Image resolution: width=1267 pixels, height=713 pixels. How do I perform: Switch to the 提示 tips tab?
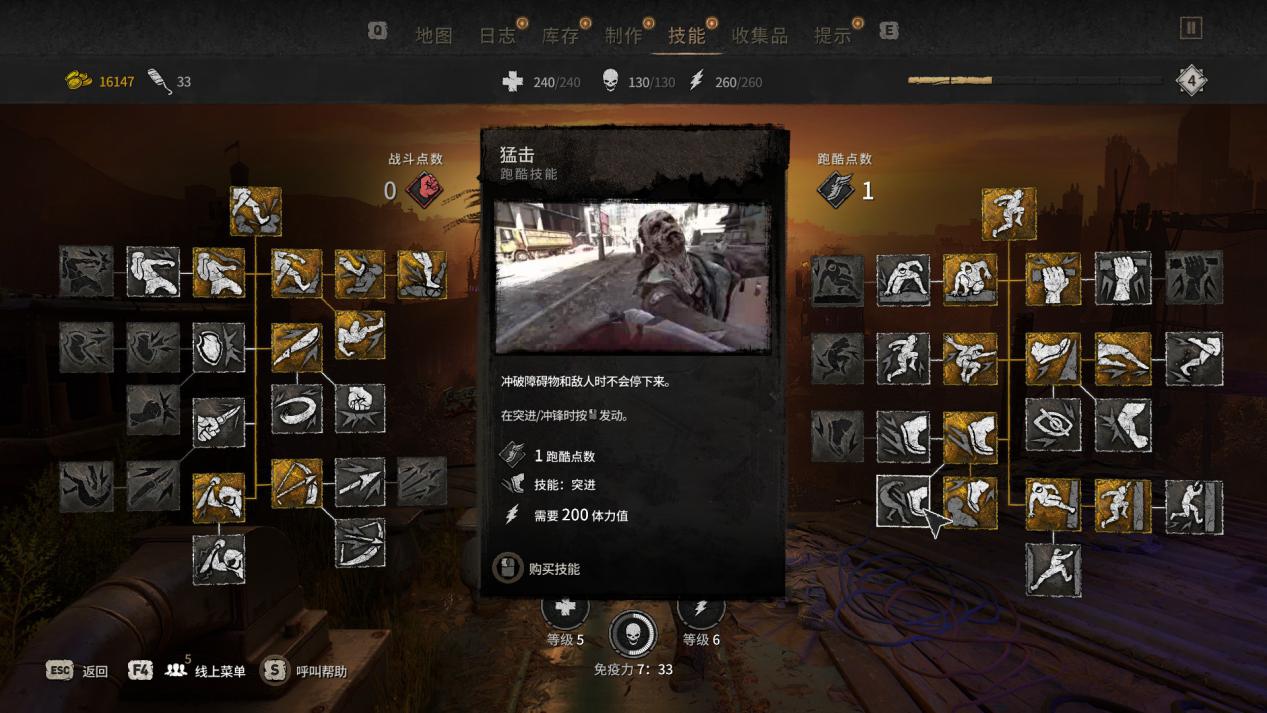point(832,35)
